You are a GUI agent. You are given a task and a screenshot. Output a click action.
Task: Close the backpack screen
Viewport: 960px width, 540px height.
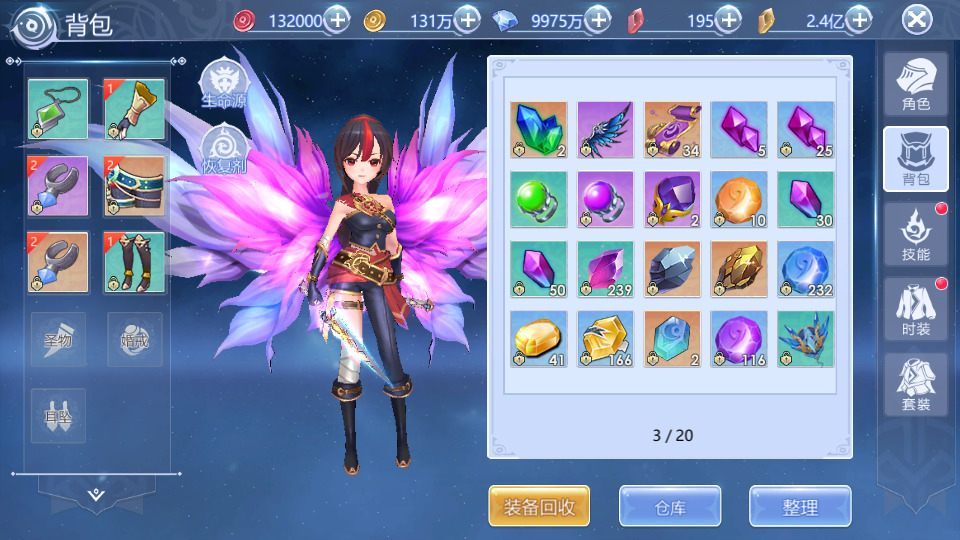(x=916, y=19)
